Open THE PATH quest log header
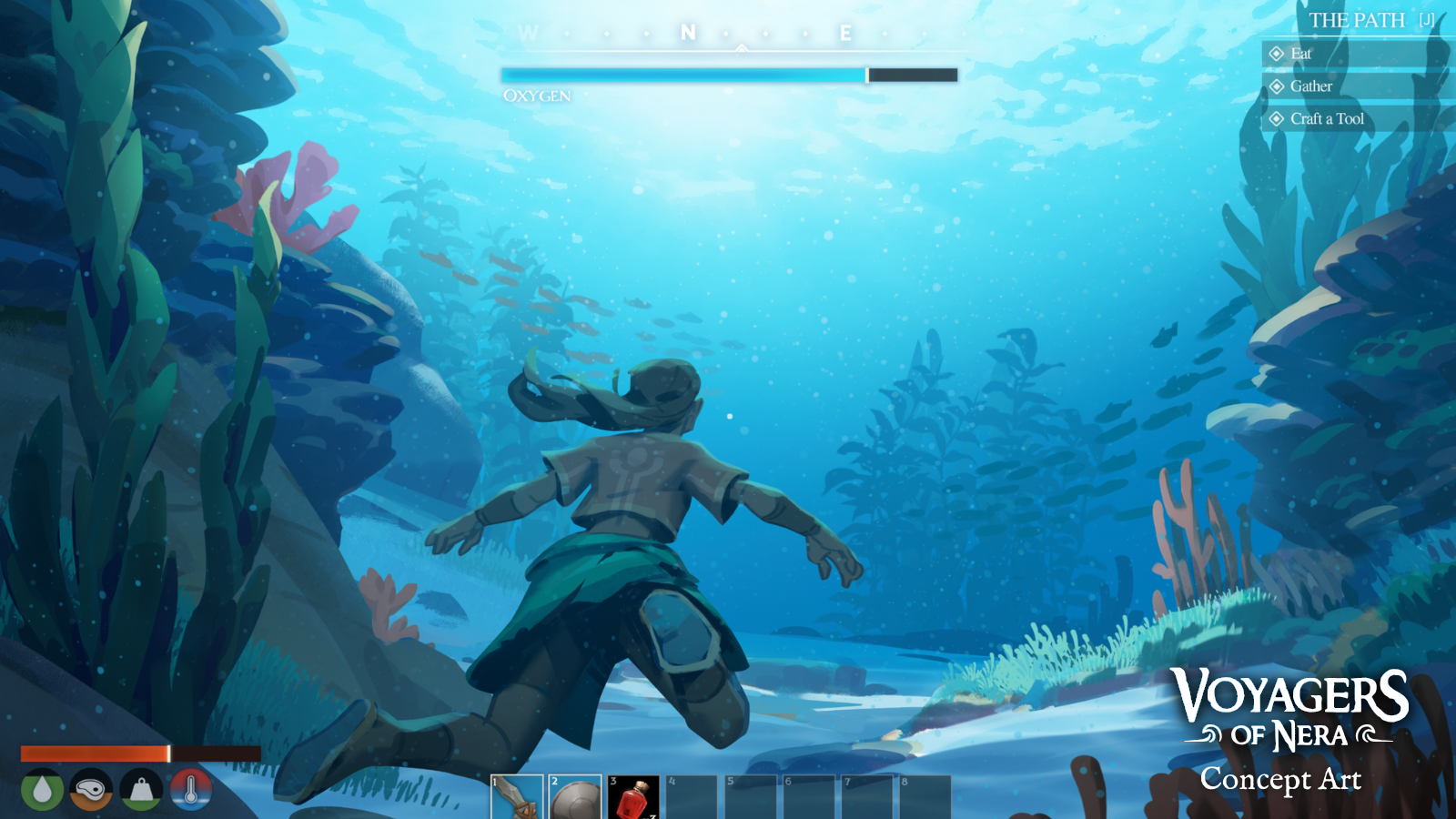1456x819 pixels. (1356, 20)
